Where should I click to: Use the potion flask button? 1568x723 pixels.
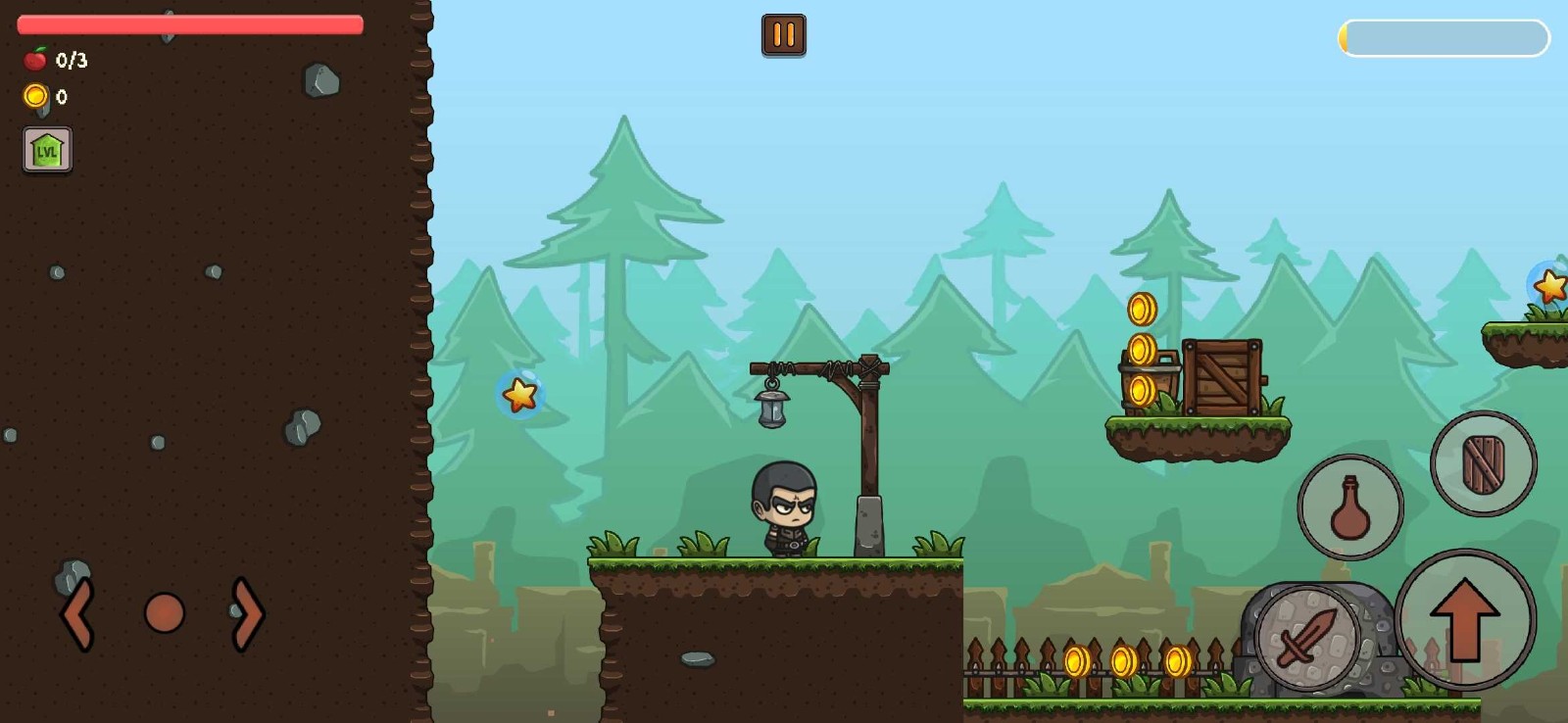pos(1349,507)
